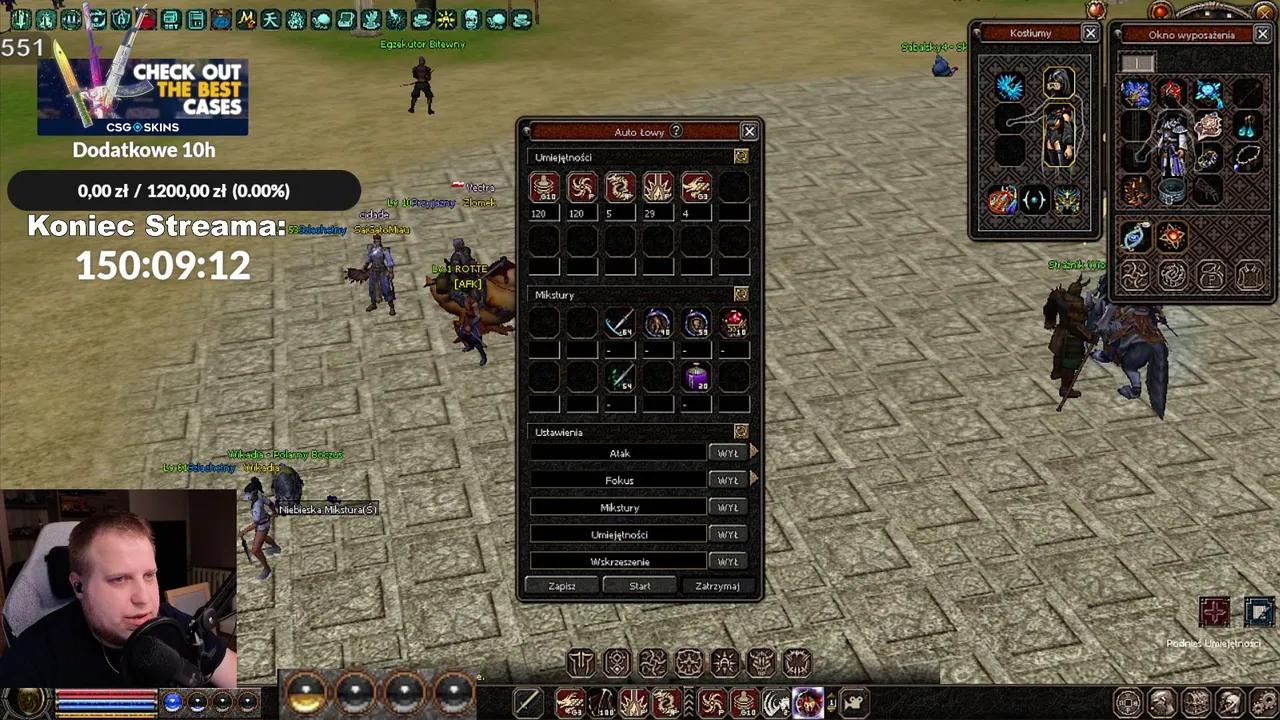This screenshot has width=1280, height=720.
Task: Start auto hunting with the Start button
Action: point(640,586)
